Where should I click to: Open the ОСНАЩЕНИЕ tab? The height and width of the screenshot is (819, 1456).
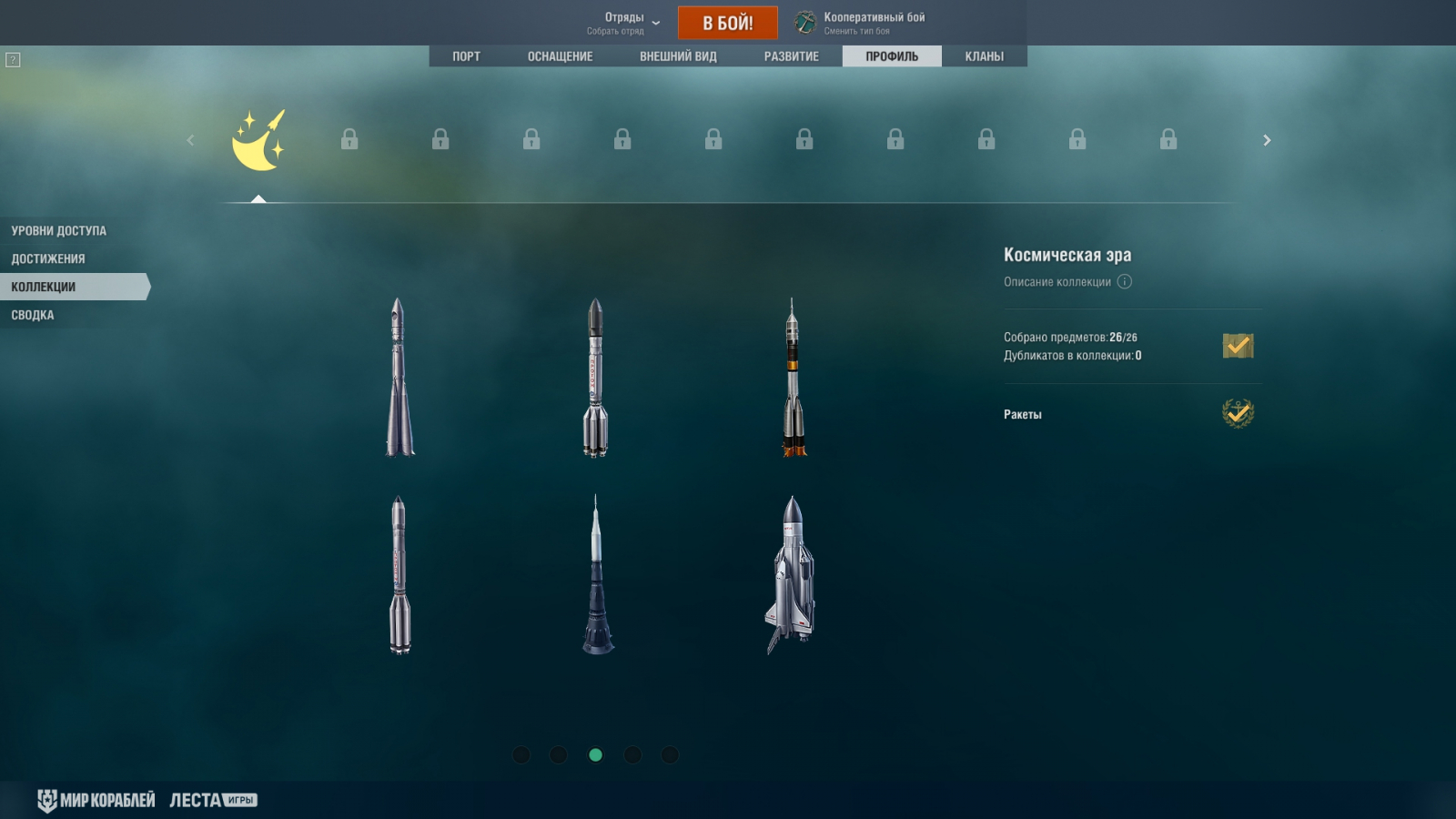[560, 56]
